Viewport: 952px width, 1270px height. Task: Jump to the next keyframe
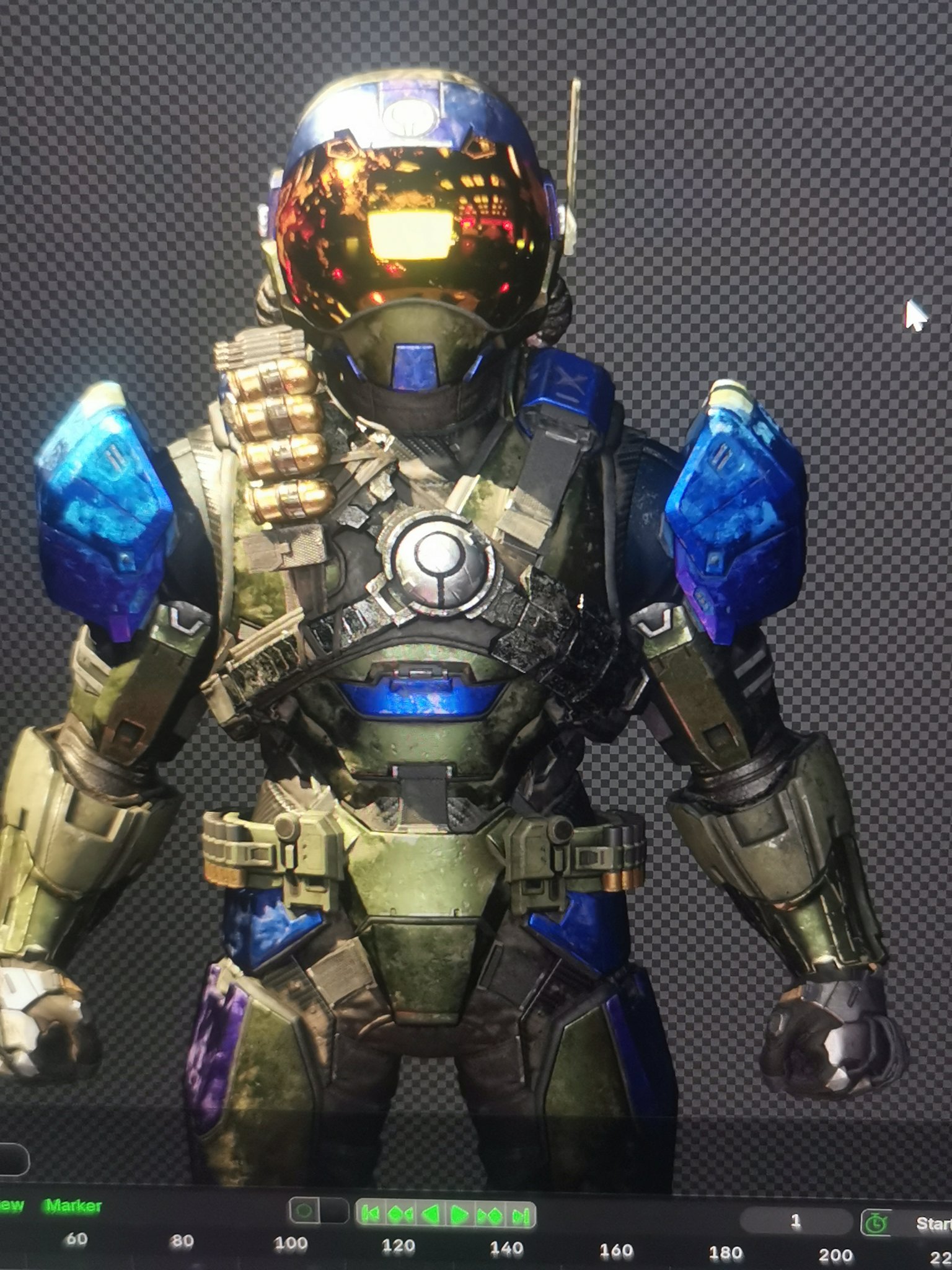(x=490, y=1215)
